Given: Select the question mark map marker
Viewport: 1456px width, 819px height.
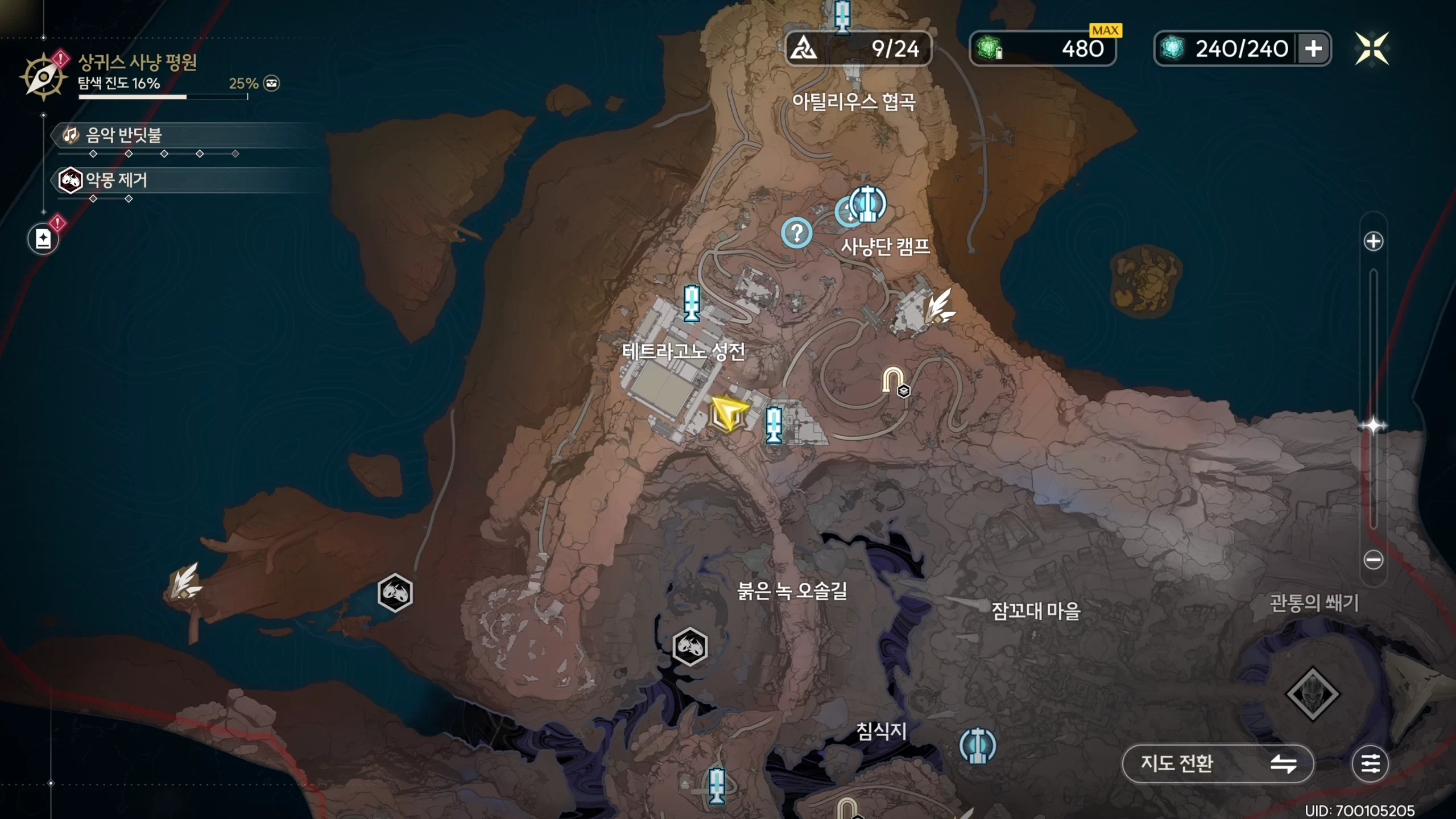Looking at the screenshot, I should [796, 233].
